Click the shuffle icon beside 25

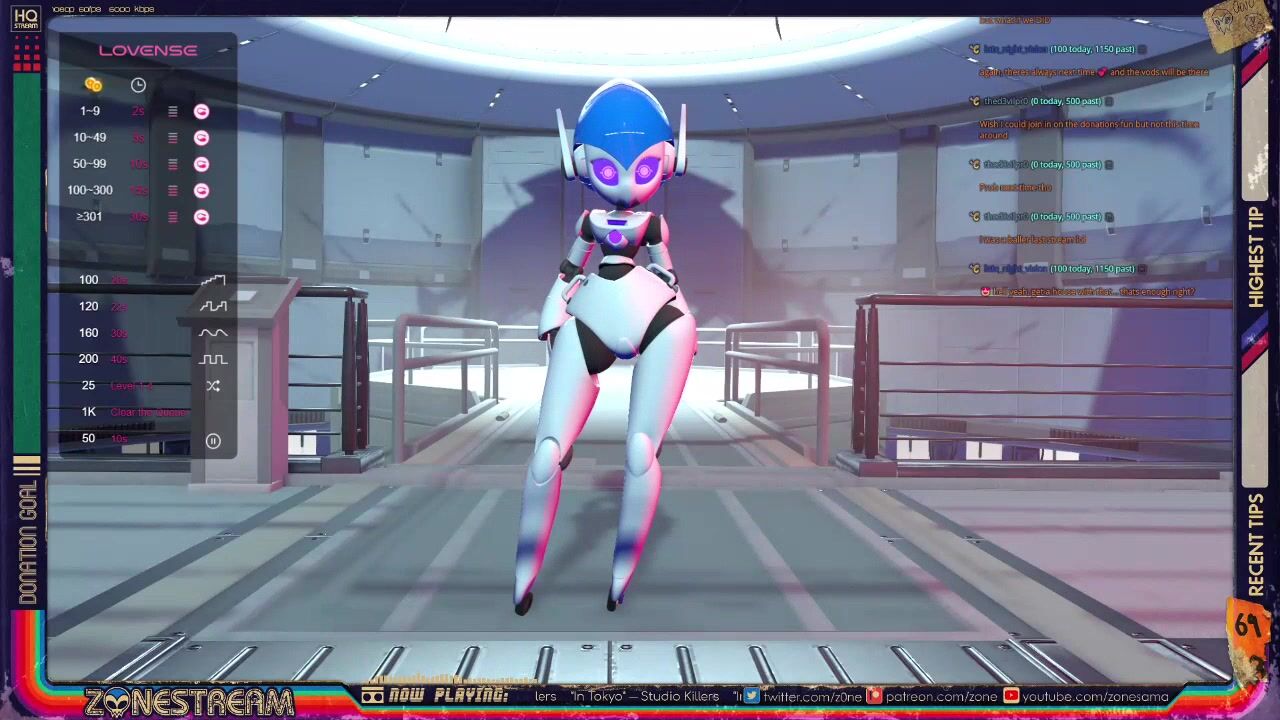(213, 386)
